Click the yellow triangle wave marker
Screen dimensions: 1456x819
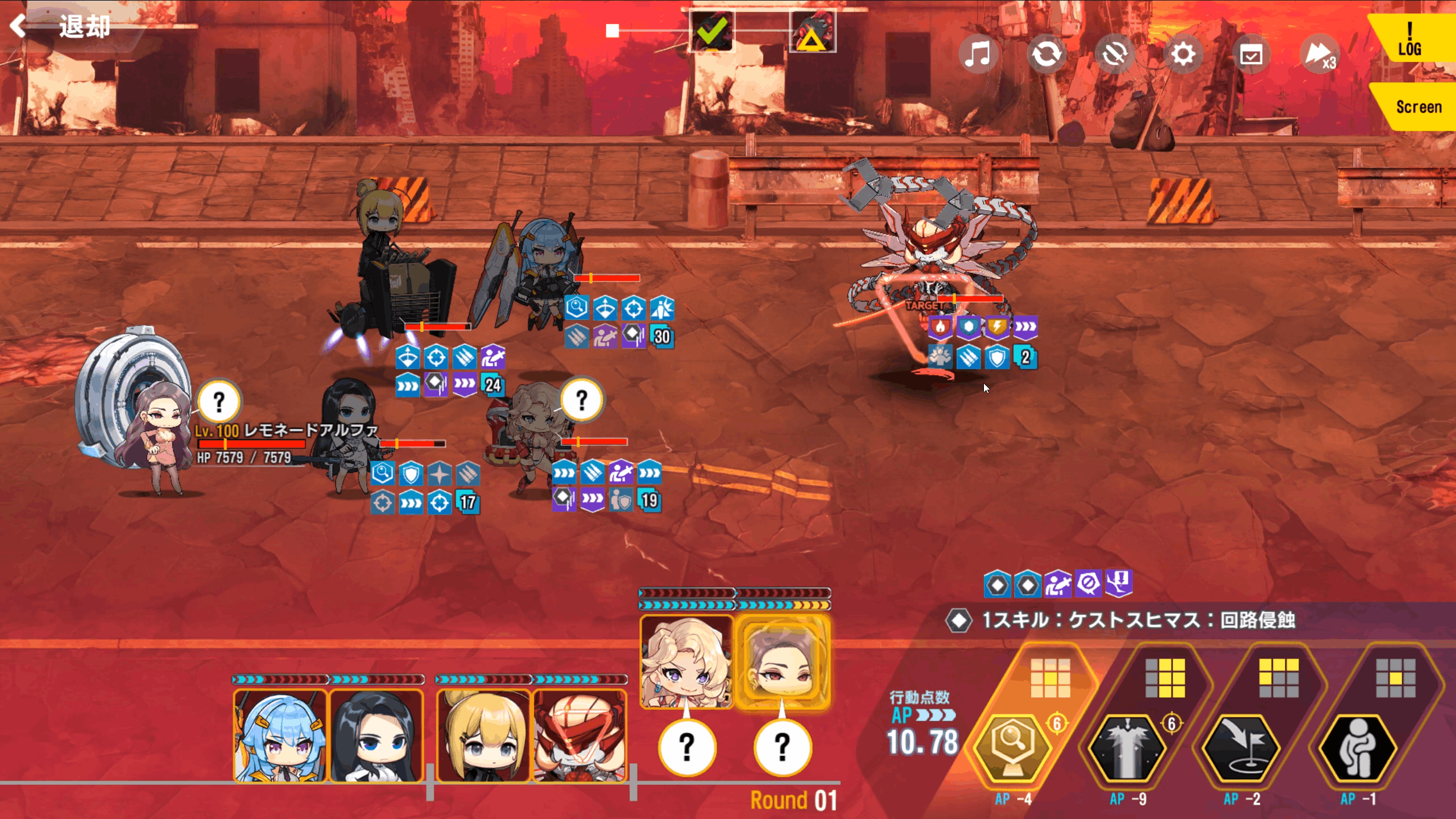[x=812, y=32]
